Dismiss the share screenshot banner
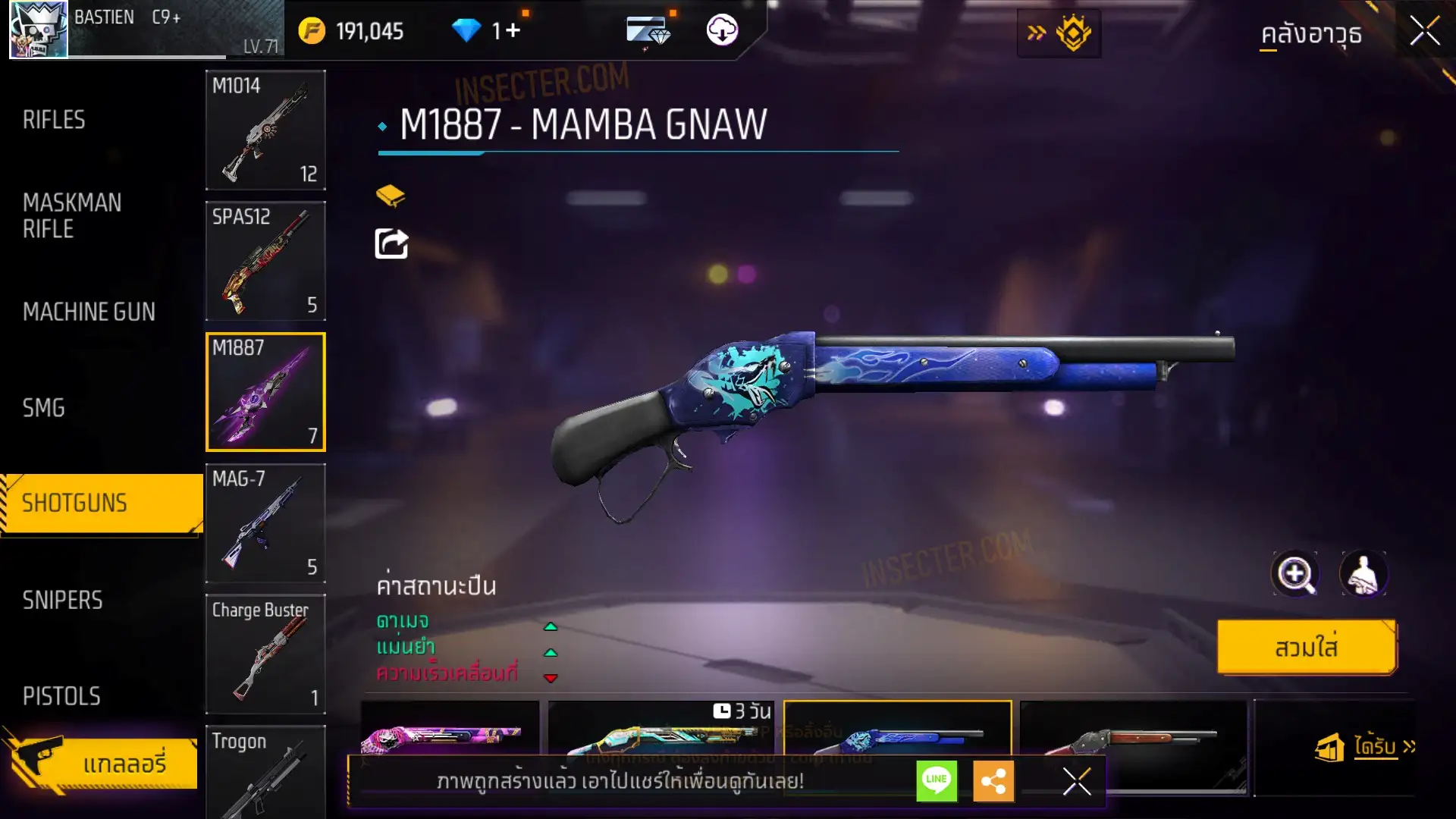Viewport: 1456px width, 819px height. [x=1077, y=780]
